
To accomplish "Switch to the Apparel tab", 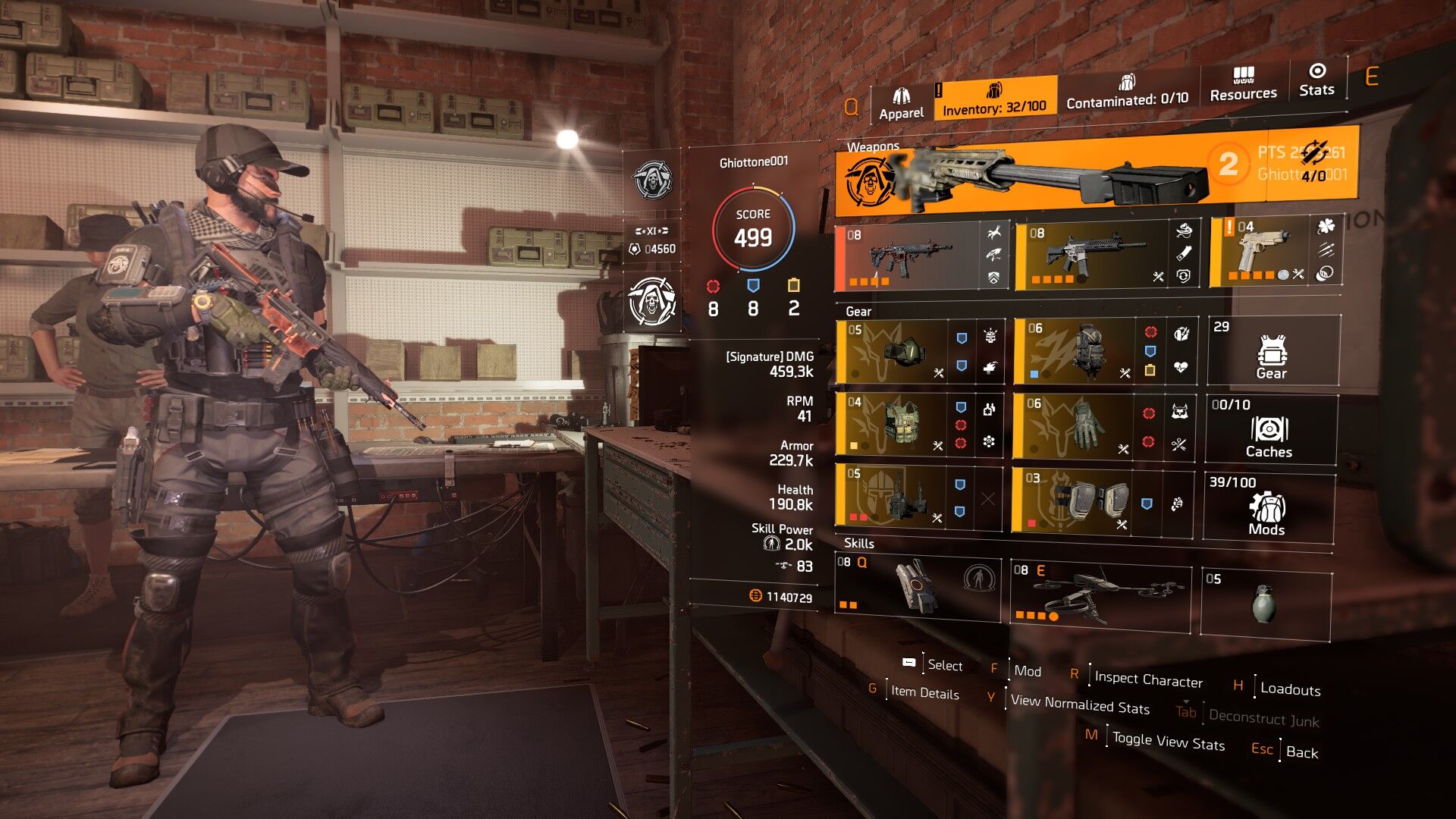I will click(901, 104).
